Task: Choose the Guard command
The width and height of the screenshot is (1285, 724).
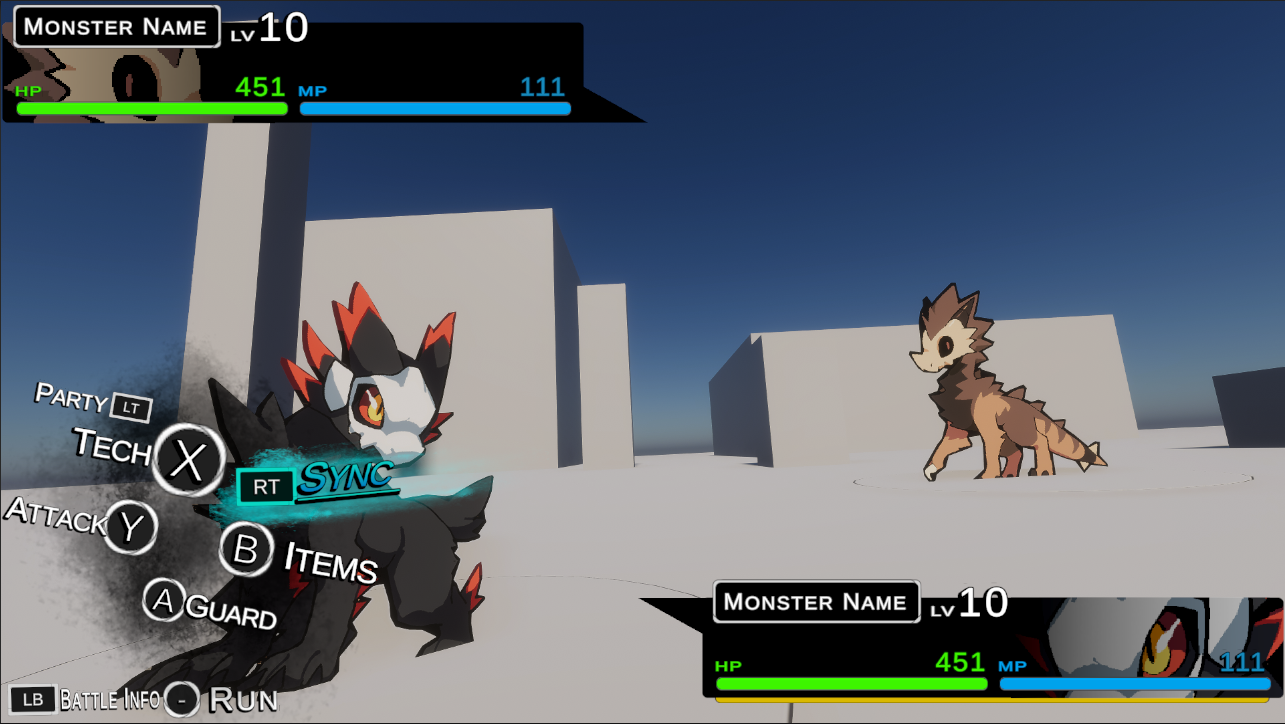Action: (163, 600)
